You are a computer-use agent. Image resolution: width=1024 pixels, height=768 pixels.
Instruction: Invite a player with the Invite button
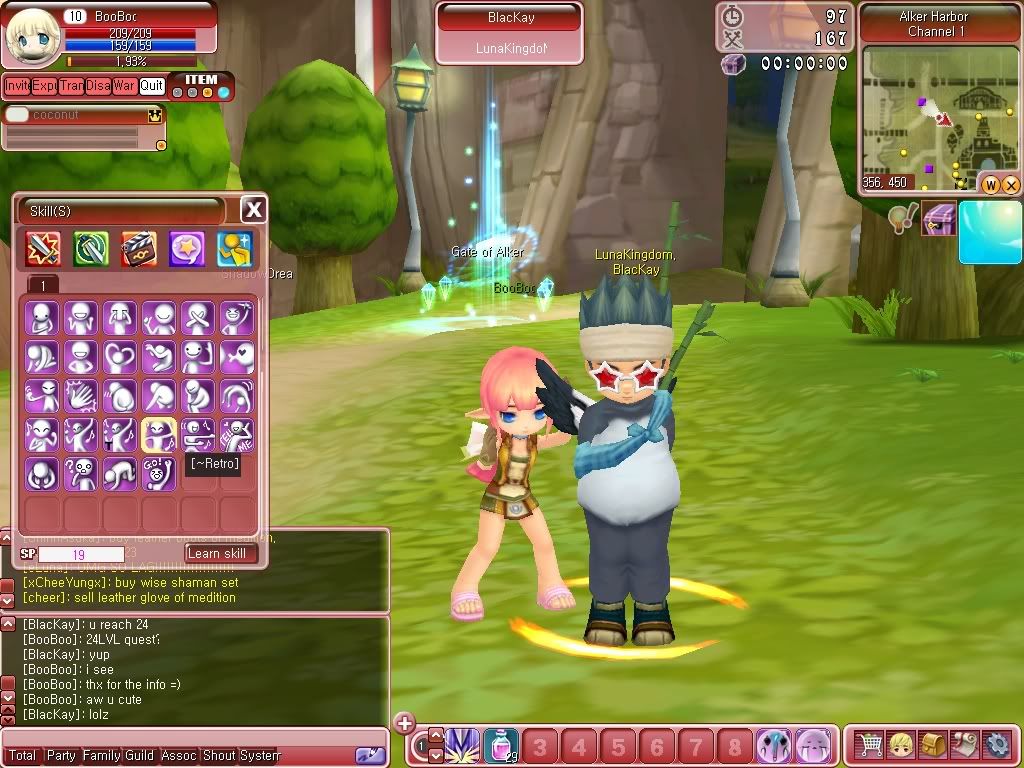click(17, 86)
